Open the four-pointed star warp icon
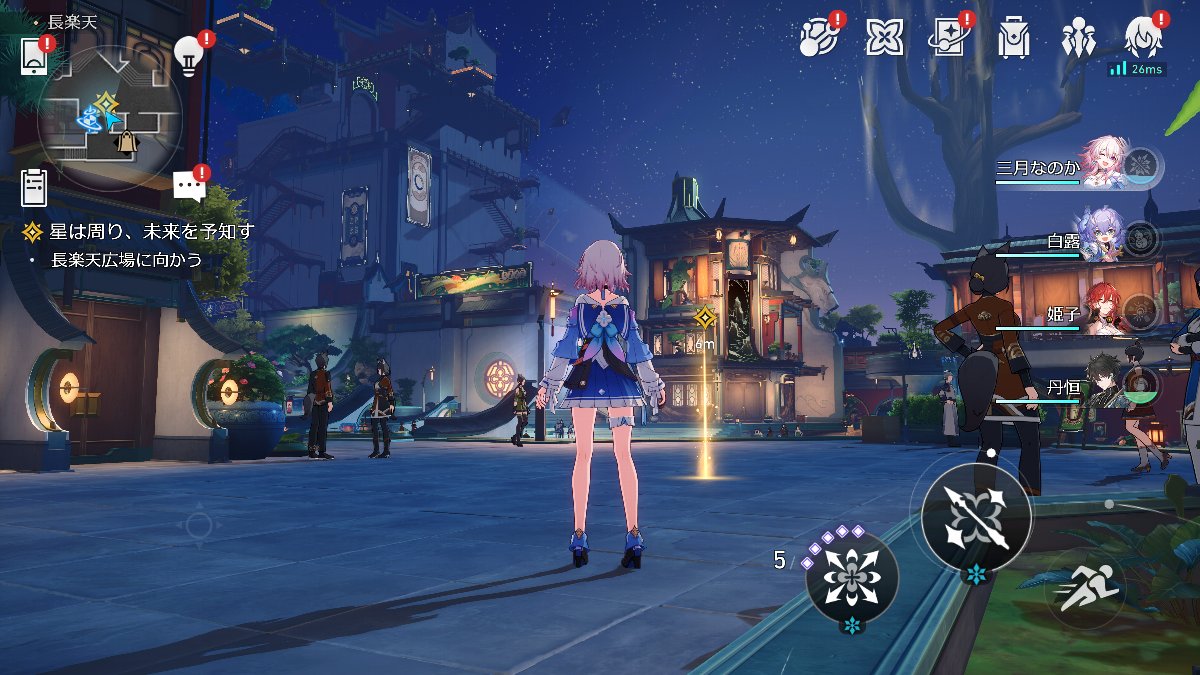The height and width of the screenshot is (675, 1200). tap(884, 38)
